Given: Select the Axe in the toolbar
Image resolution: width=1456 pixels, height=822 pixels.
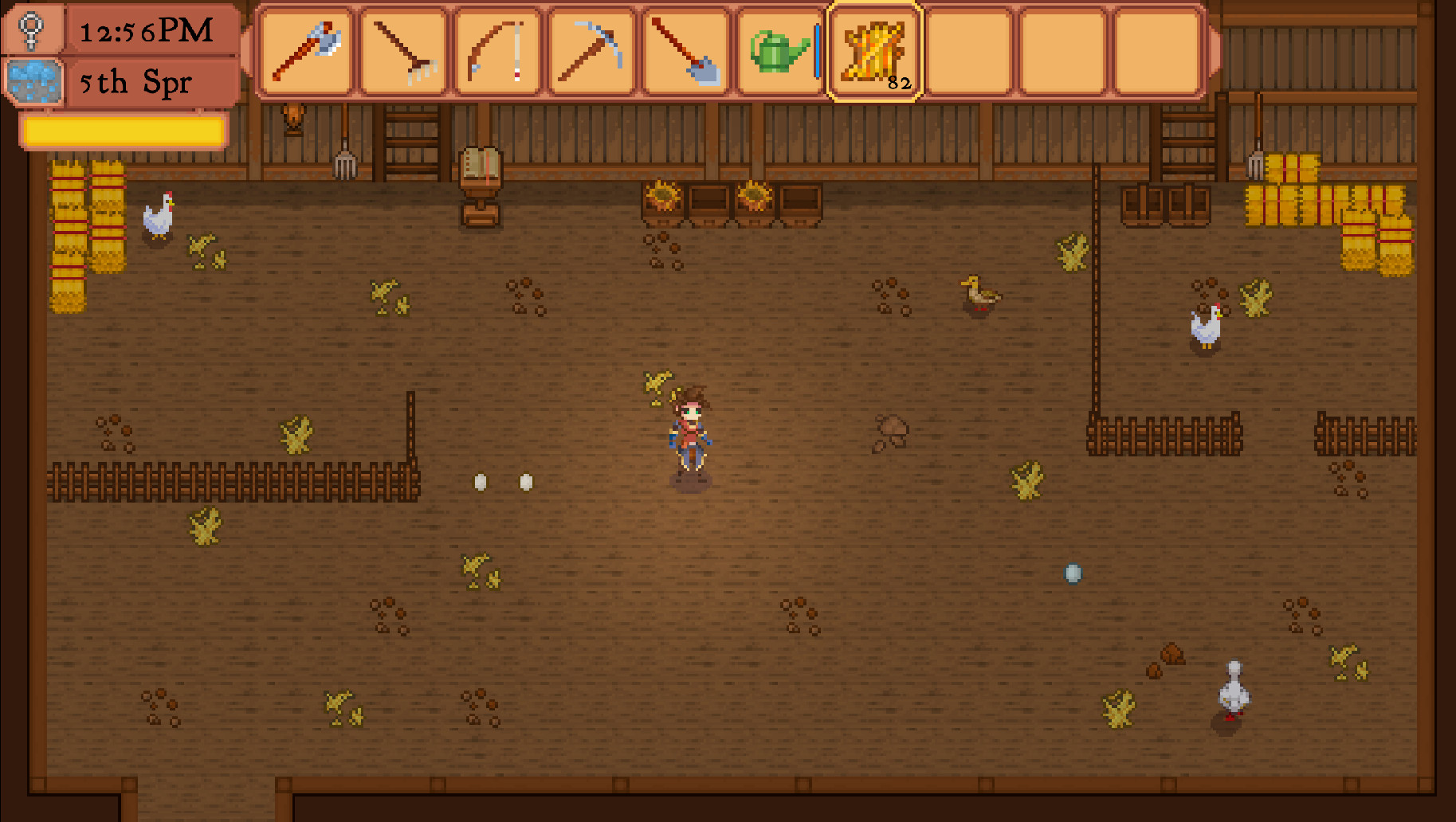Looking at the screenshot, I should (307, 52).
